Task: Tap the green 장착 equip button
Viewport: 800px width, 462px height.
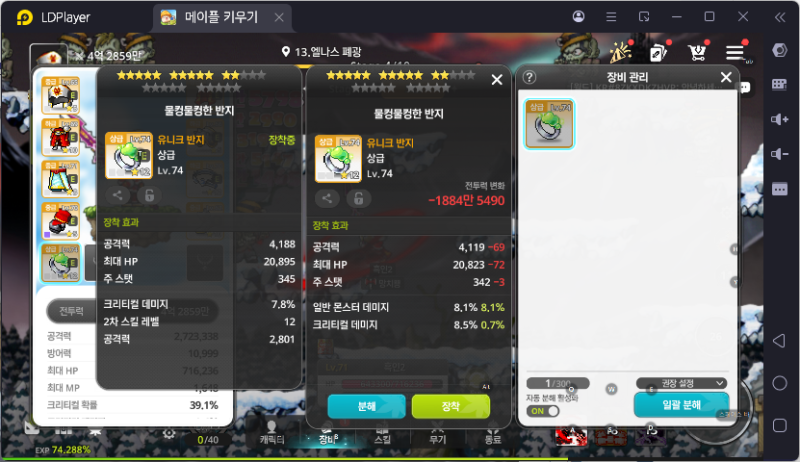Action: (450, 406)
